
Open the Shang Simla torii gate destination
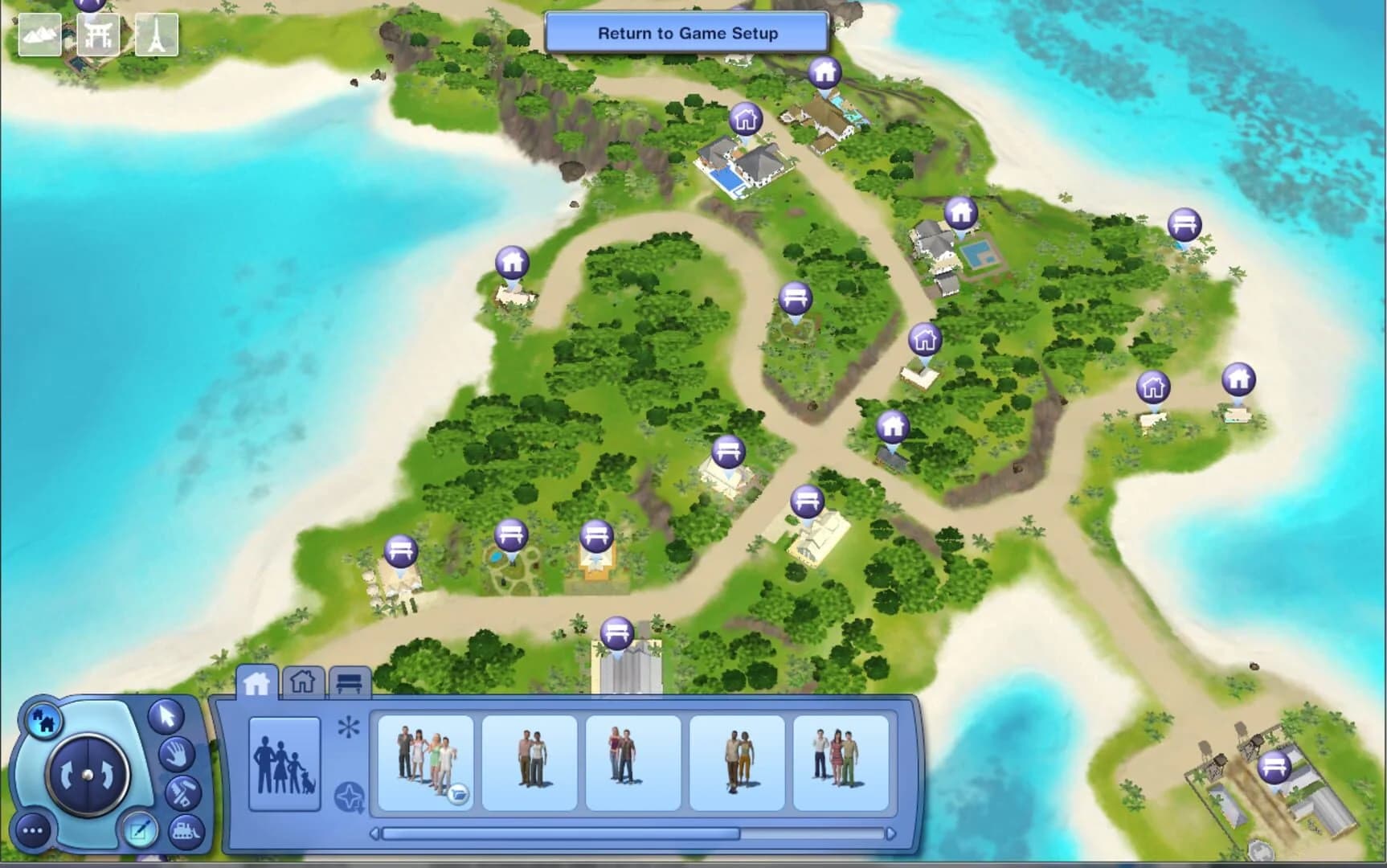[x=100, y=35]
